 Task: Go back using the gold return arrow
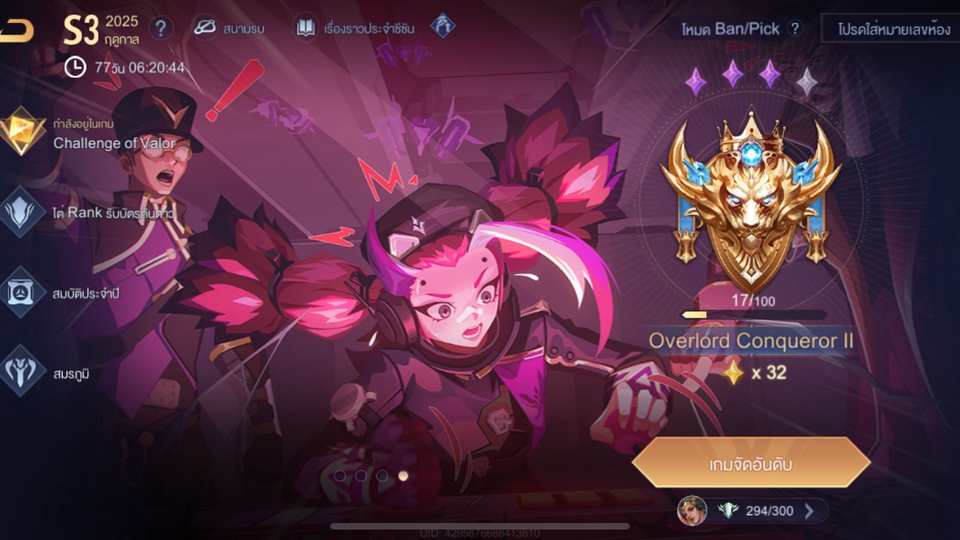tap(16, 30)
